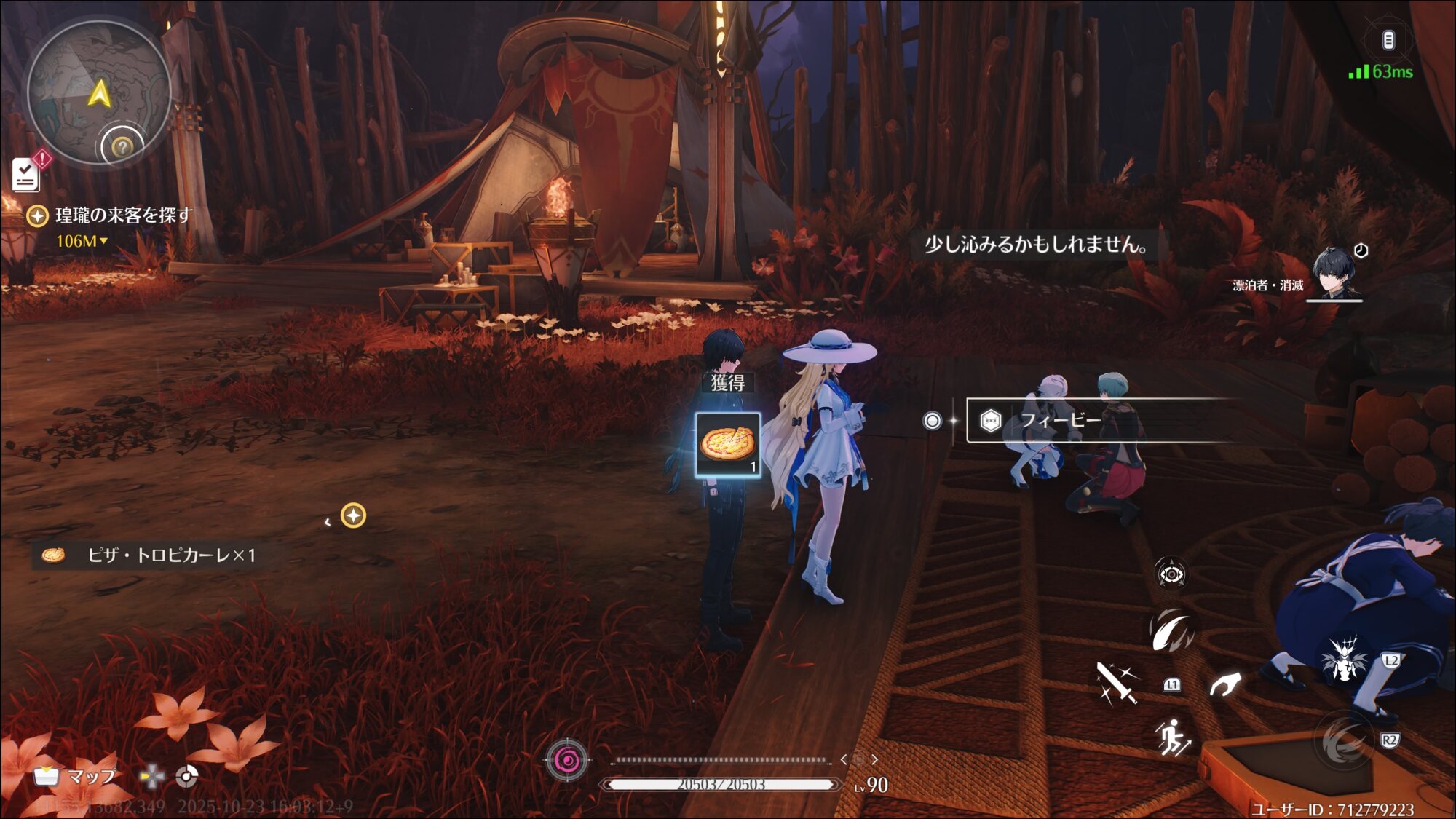Tap the grabbing hand icon
The width and height of the screenshot is (1456, 819).
click(1224, 684)
